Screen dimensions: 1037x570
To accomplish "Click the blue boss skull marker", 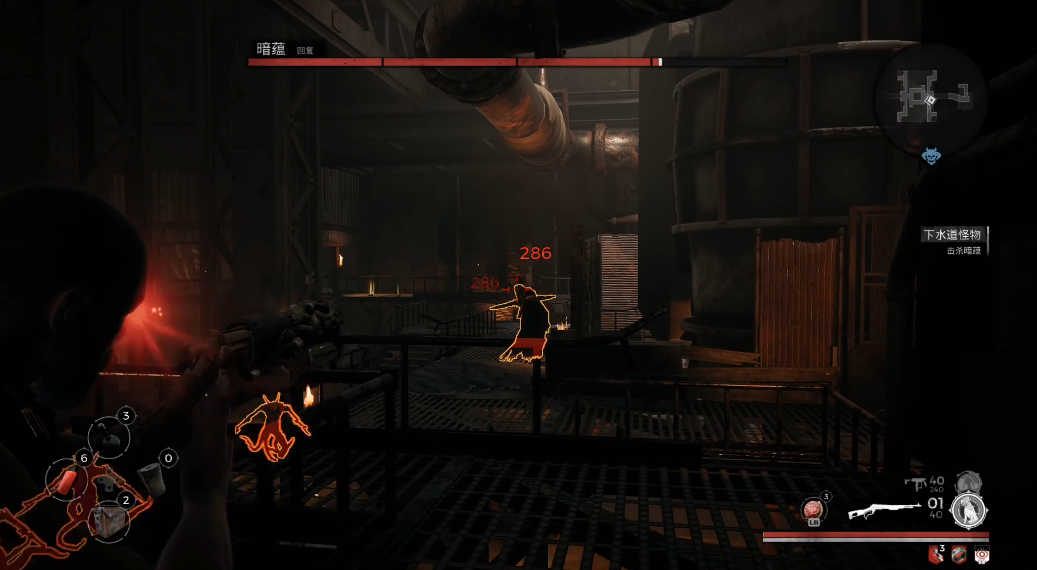I will coord(930,157).
